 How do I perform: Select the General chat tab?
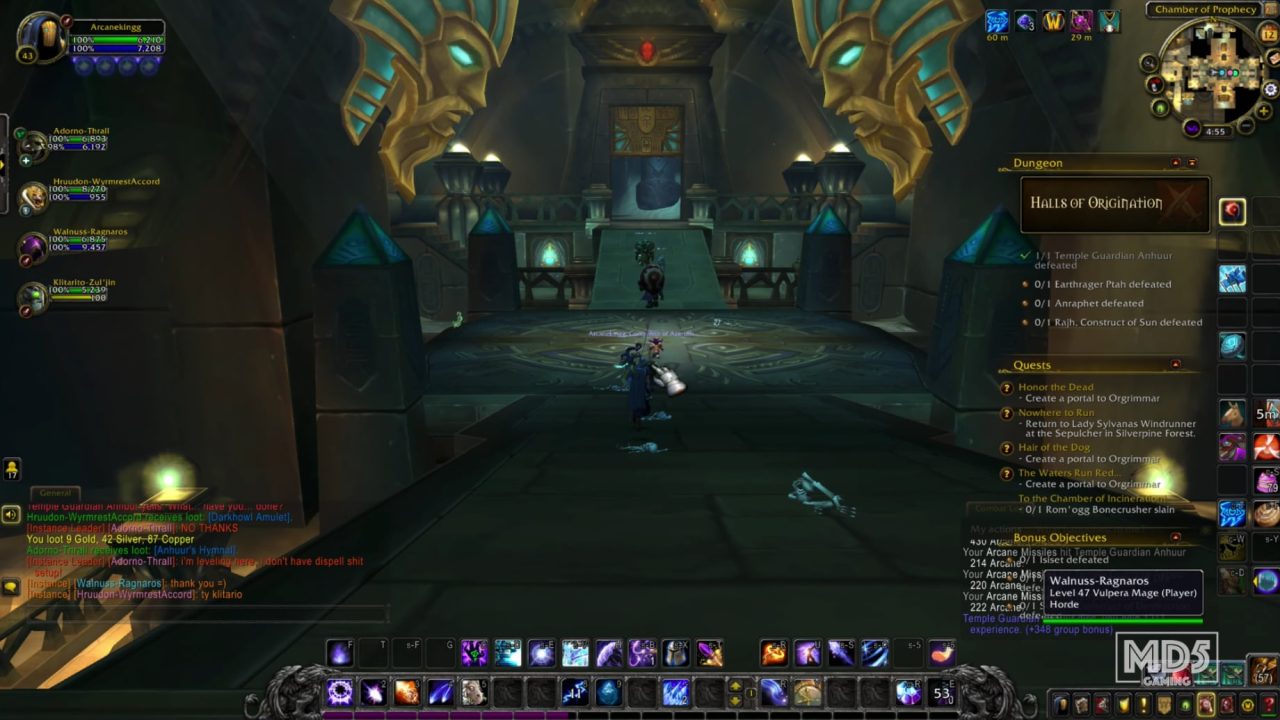click(x=55, y=493)
